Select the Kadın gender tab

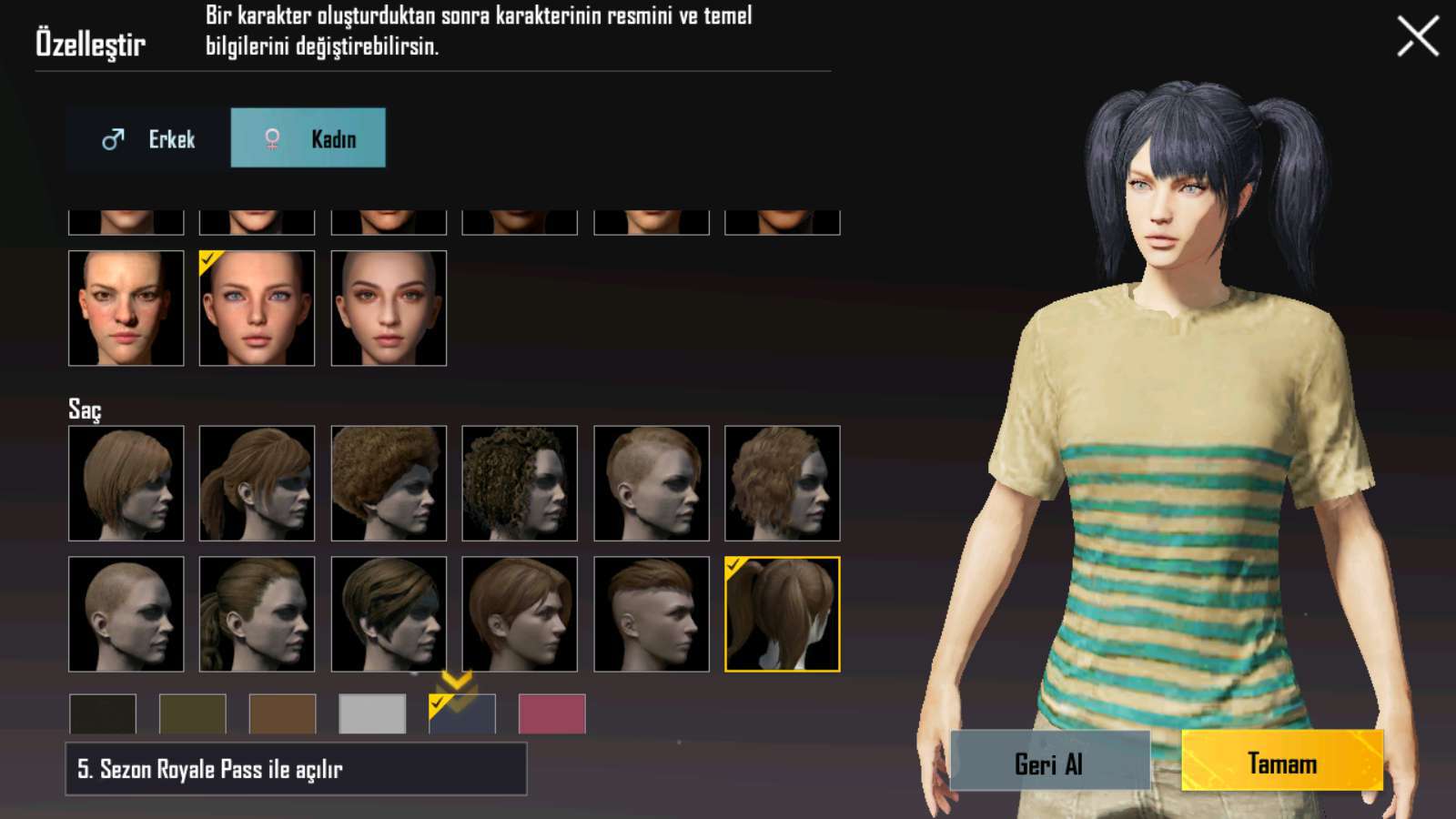pyautogui.click(x=308, y=138)
